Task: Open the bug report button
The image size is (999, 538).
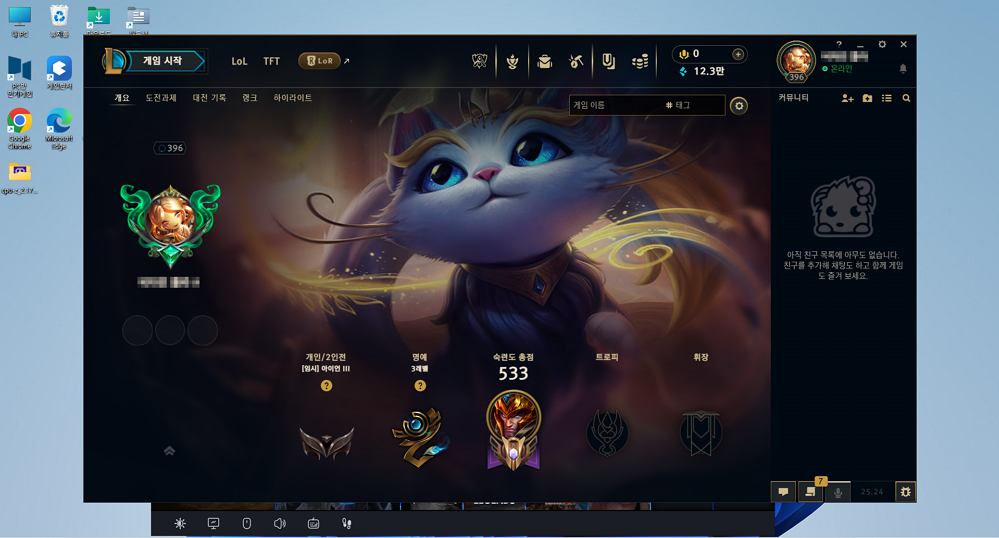Action: pos(905,492)
